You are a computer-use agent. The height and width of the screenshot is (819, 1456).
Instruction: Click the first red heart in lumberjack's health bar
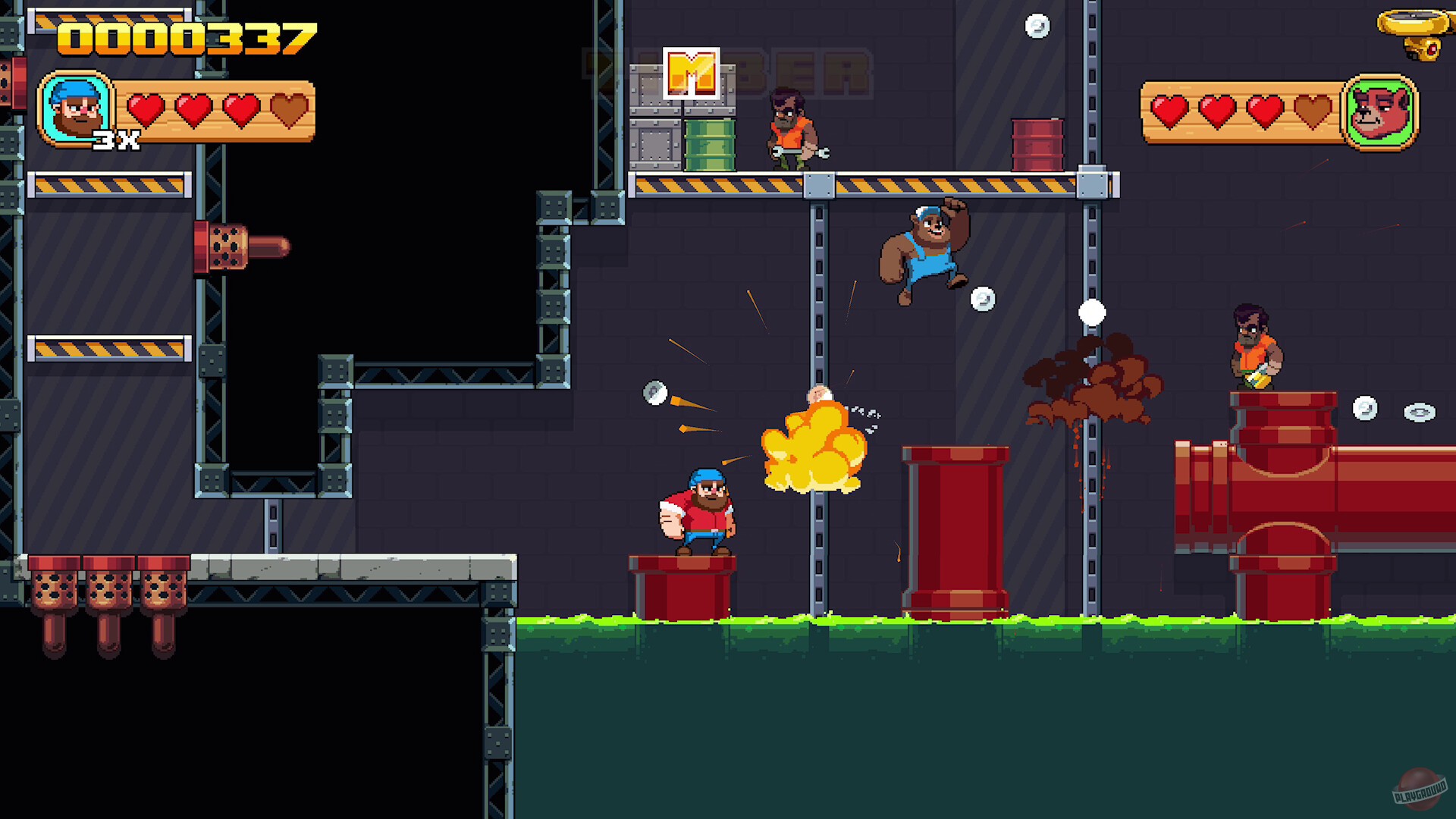click(x=144, y=108)
